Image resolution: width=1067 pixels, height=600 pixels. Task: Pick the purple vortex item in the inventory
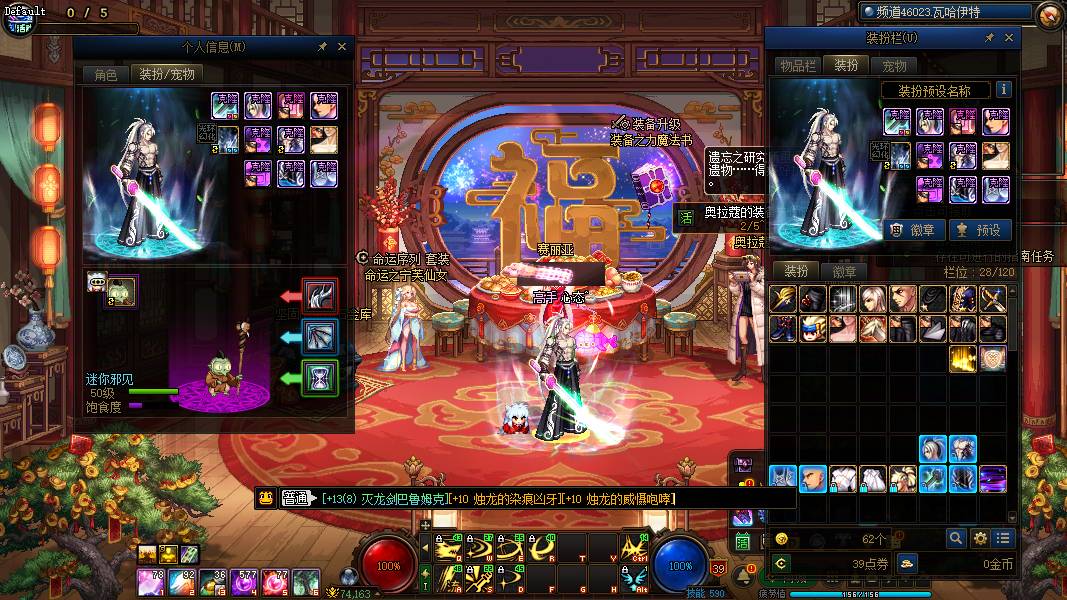coord(993,479)
